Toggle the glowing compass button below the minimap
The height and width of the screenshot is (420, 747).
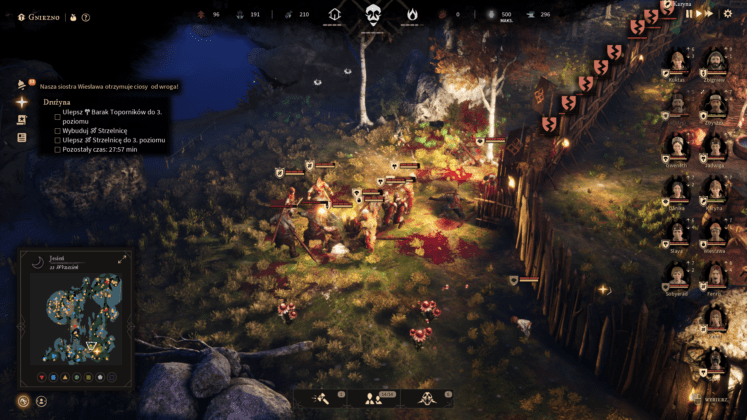pos(23,401)
